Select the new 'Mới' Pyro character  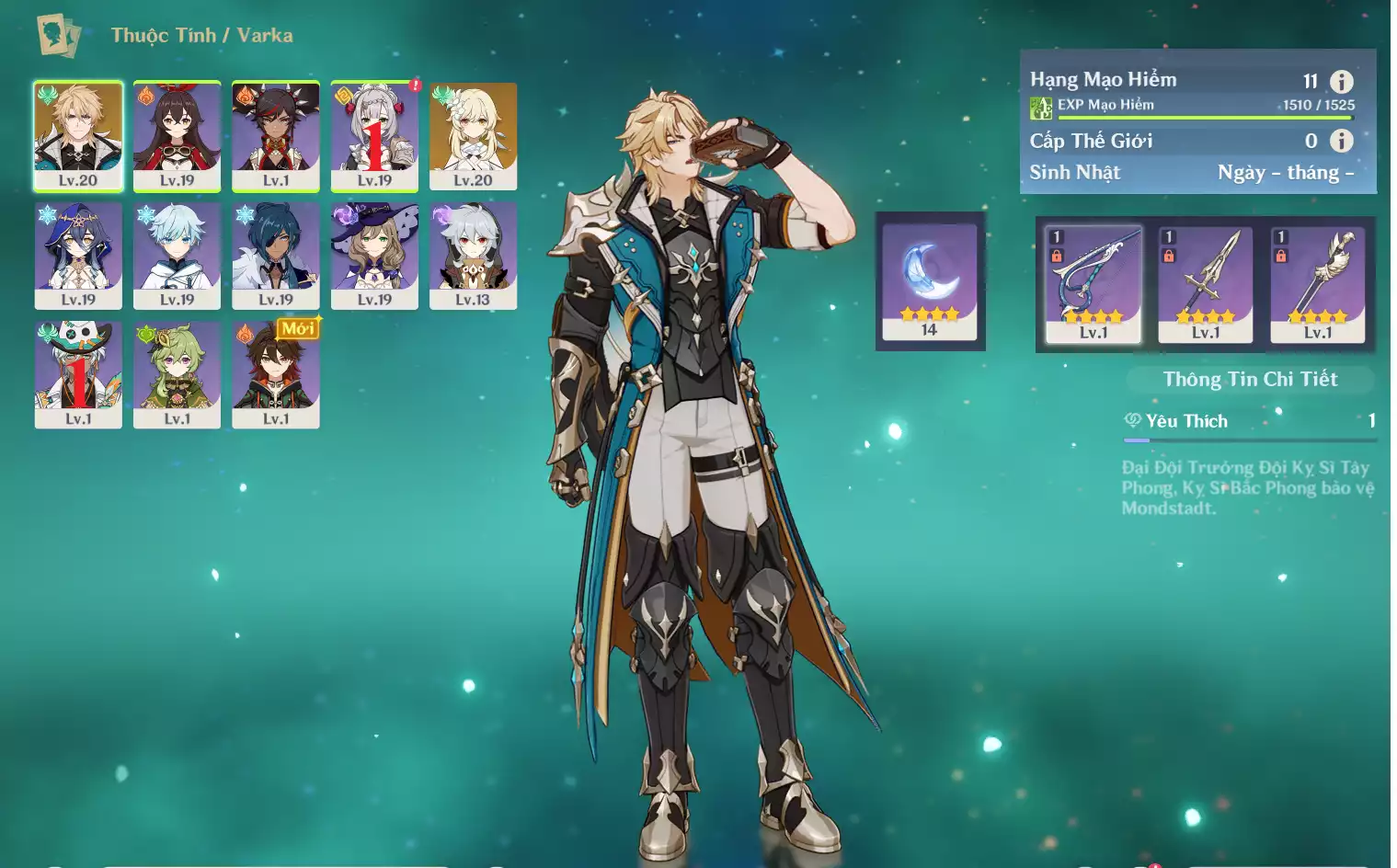pyautogui.click(x=276, y=373)
